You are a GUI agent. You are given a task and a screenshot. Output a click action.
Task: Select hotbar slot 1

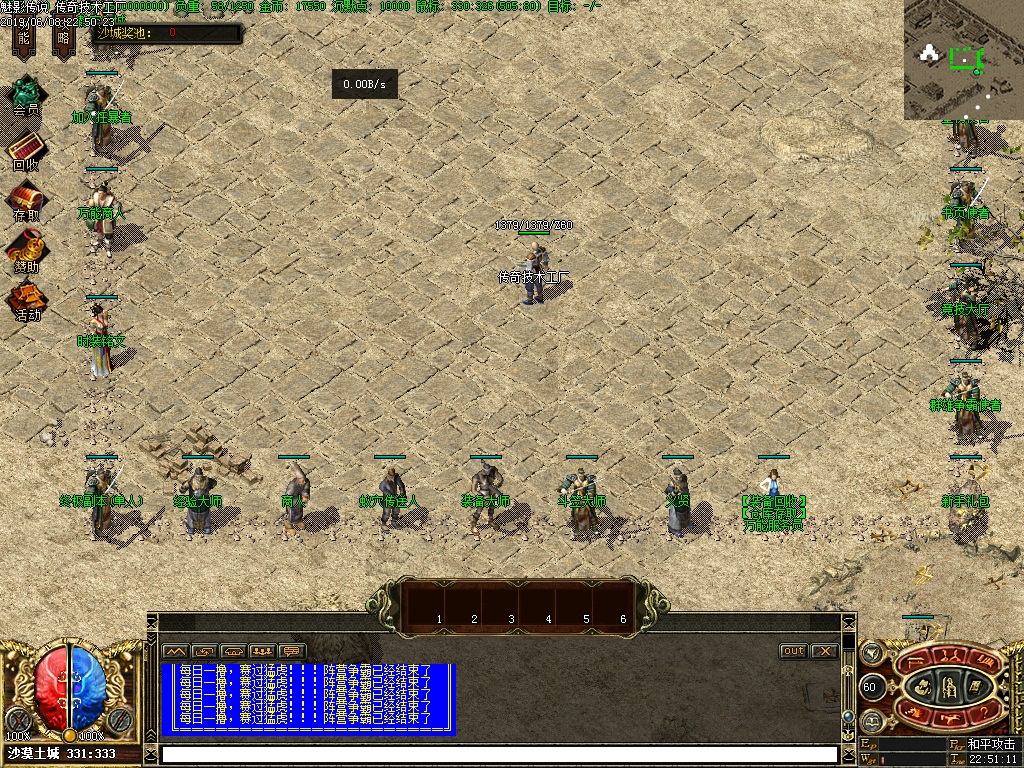point(439,606)
